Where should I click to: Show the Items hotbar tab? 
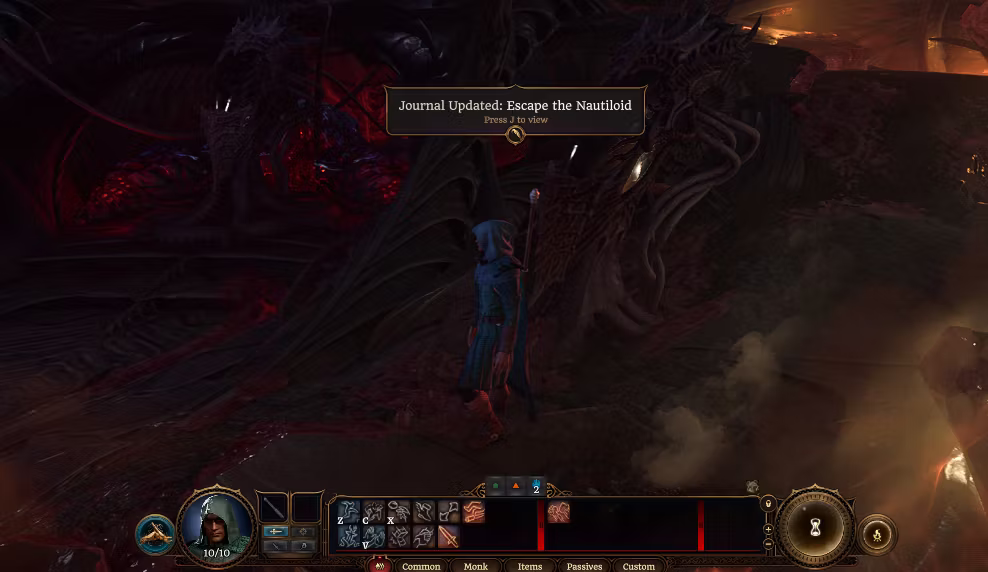pyautogui.click(x=530, y=566)
